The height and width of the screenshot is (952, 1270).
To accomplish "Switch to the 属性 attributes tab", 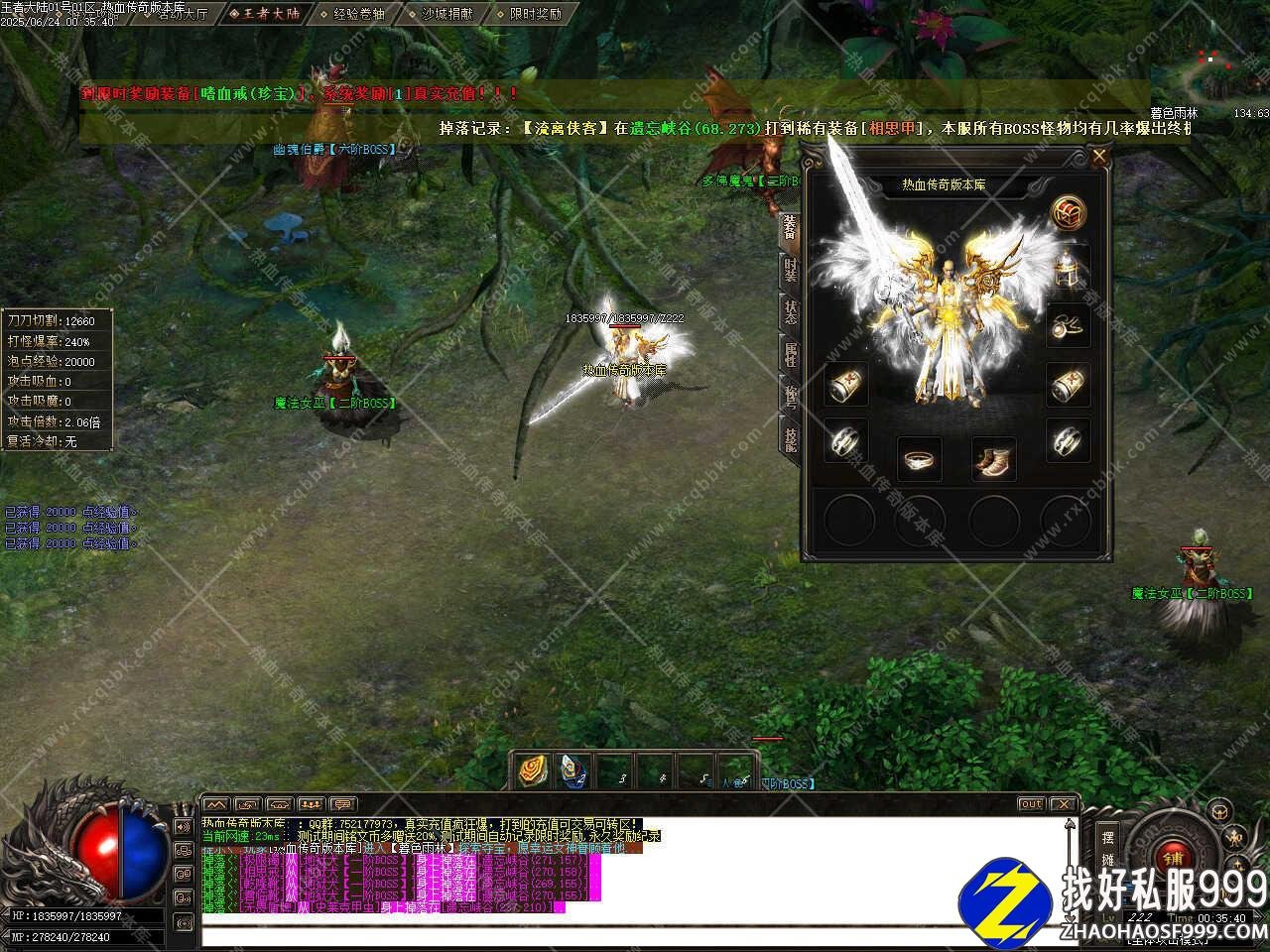I will 790,354.
